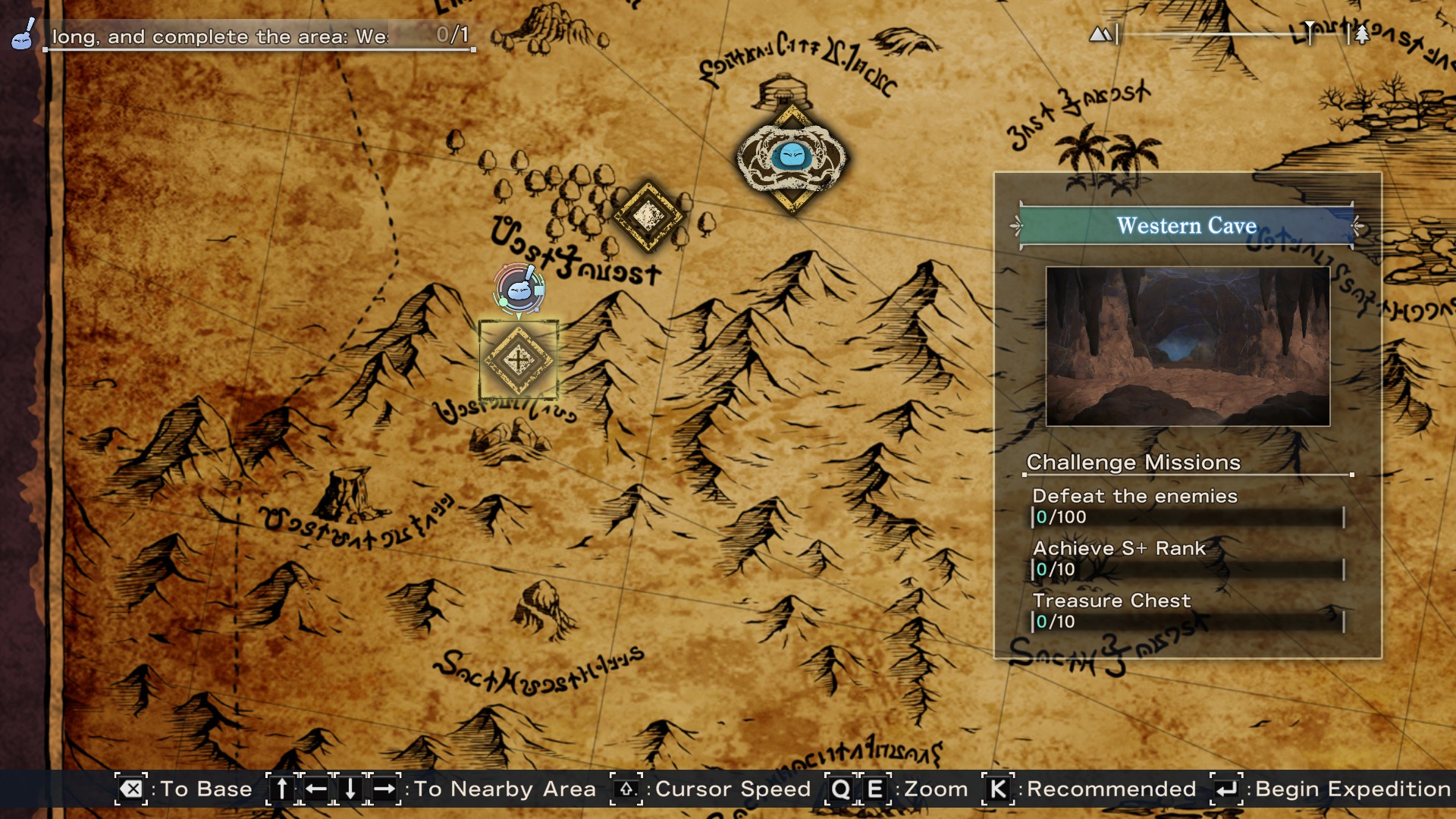The width and height of the screenshot is (1456, 819).
Task: Select the Western Cave node on the map
Action: click(x=519, y=360)
